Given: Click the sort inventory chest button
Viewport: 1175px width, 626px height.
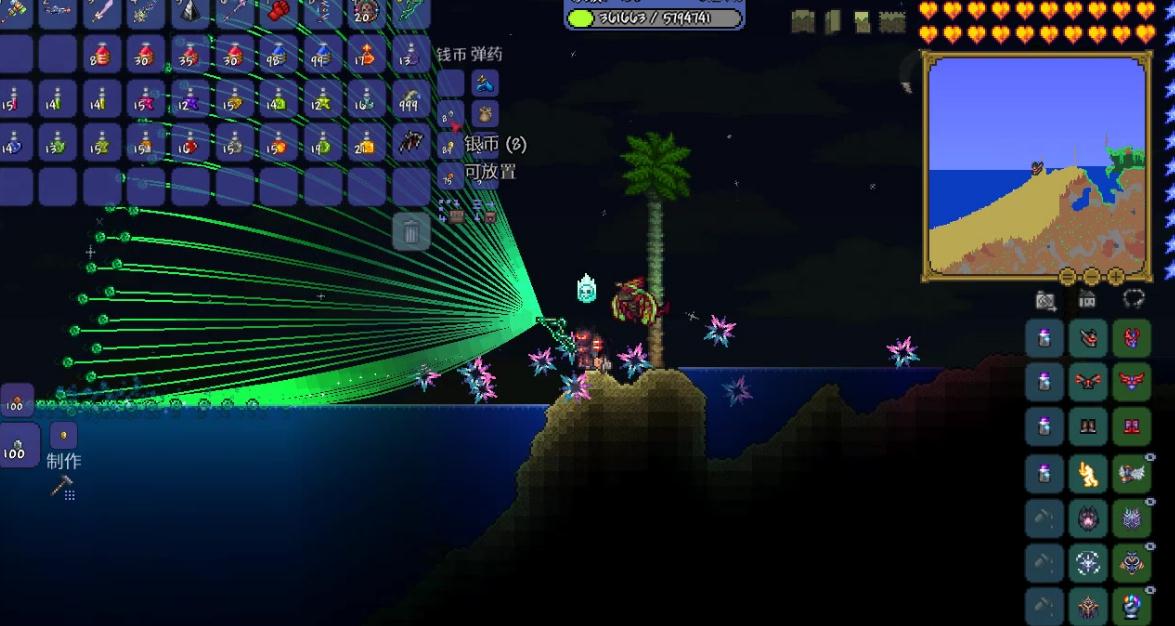Looking at the screenshot, I should pos(485,211).
